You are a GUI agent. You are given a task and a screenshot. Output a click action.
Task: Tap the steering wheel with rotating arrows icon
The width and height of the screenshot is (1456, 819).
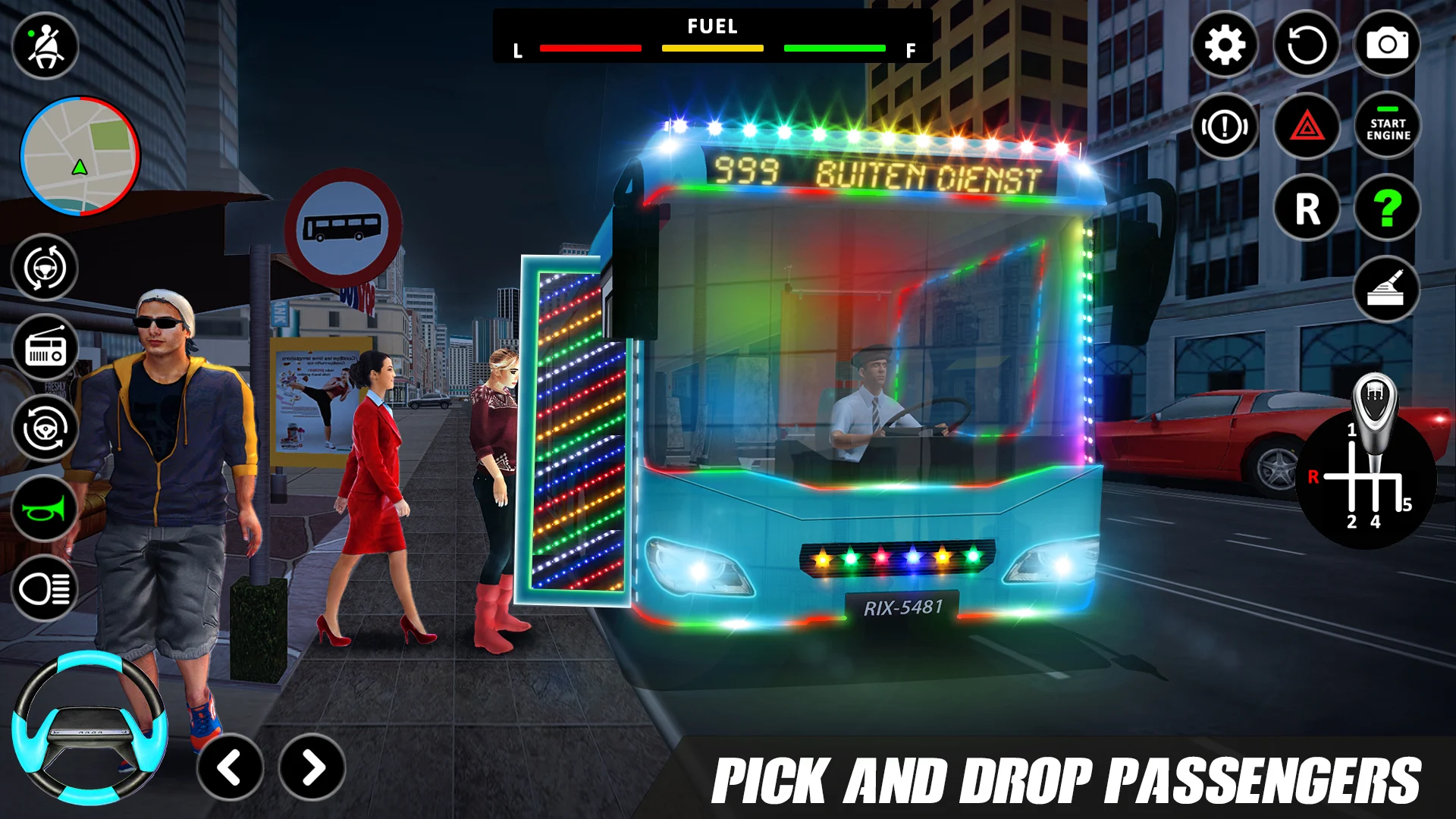tap(45, 268)
